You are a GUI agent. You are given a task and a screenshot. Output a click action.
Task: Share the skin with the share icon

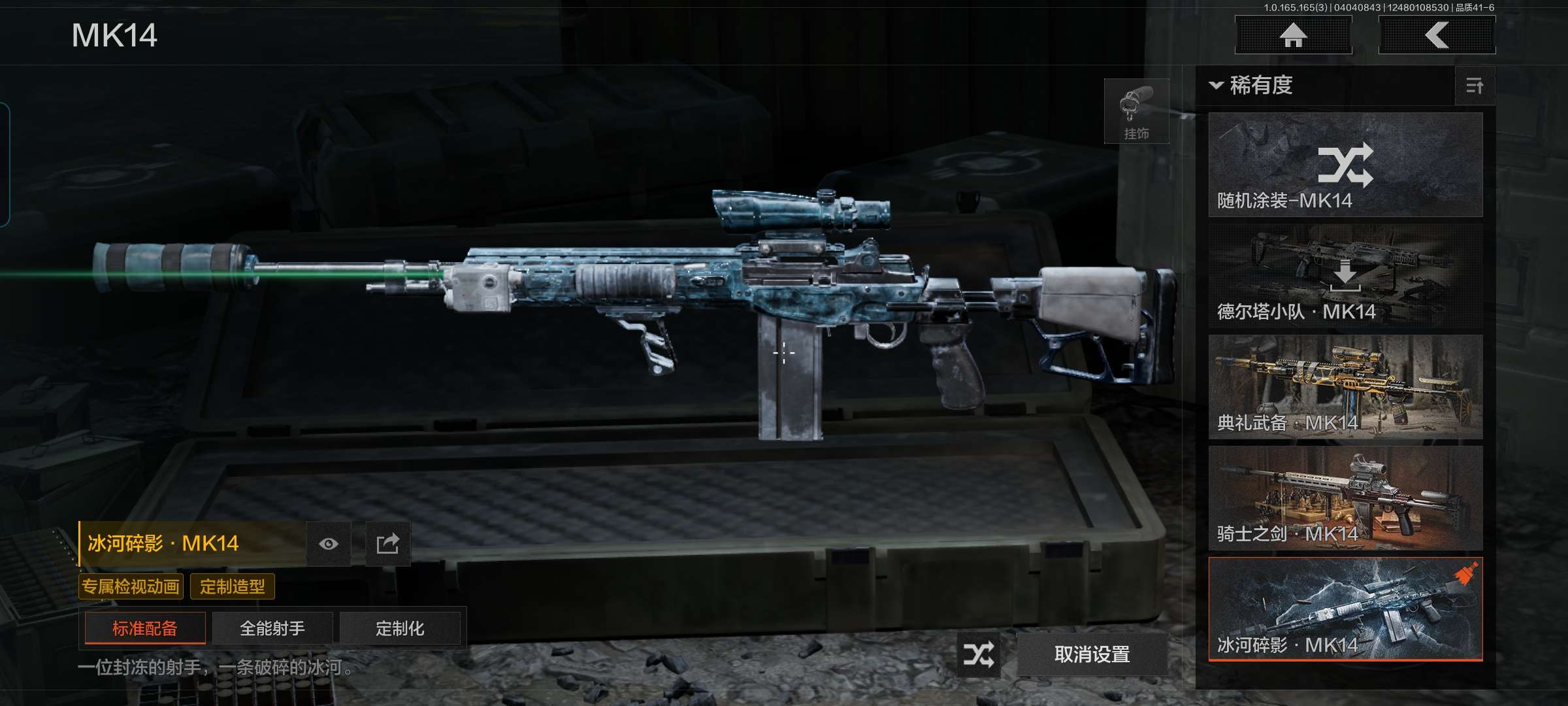(x=387, y=544)
